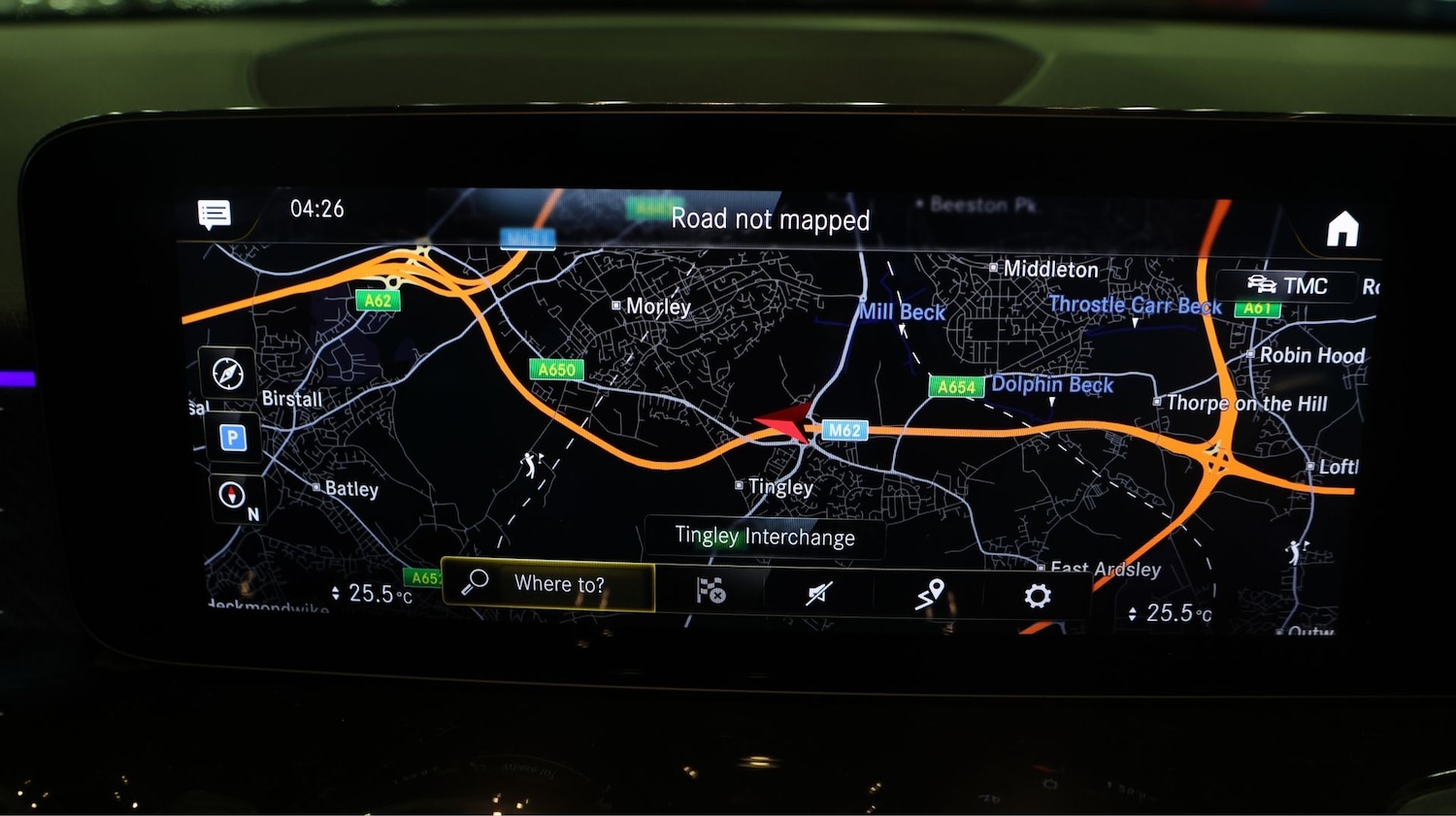This screenshot has width=1456, height=816.
Task: Cancel route guidance with the flag icon
Action: click(711, 590)
